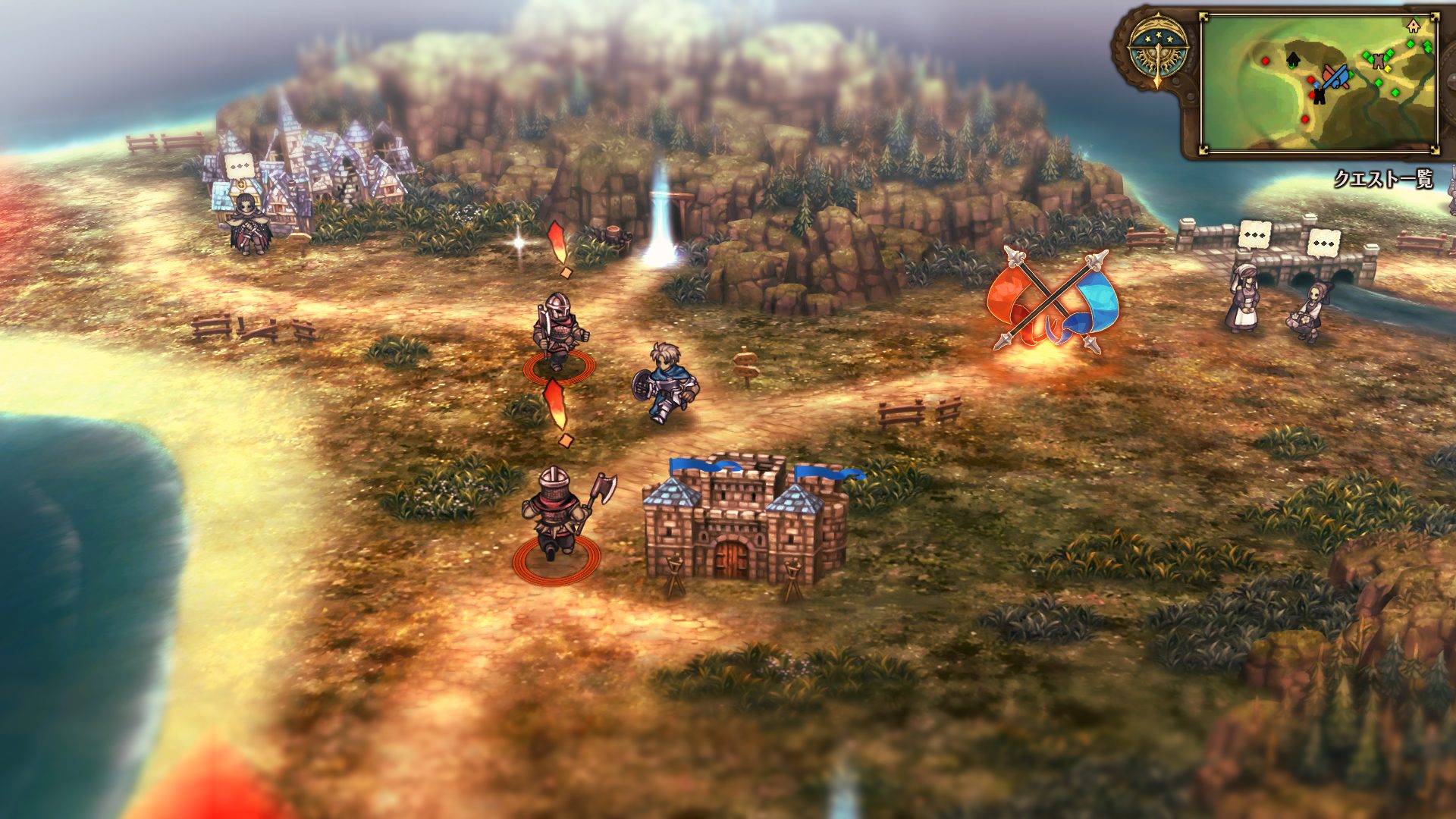Screen dimensions: 1456x819
Task: Select the crossed swords marker on the minimap
Action: pos(1335,76)
